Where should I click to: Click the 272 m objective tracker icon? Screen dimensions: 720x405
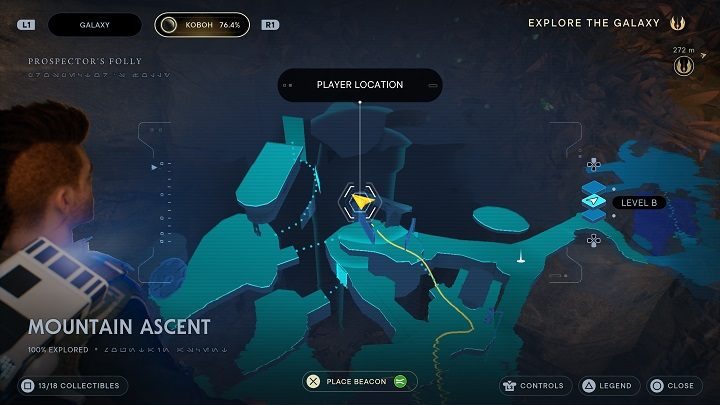(684, 66)
